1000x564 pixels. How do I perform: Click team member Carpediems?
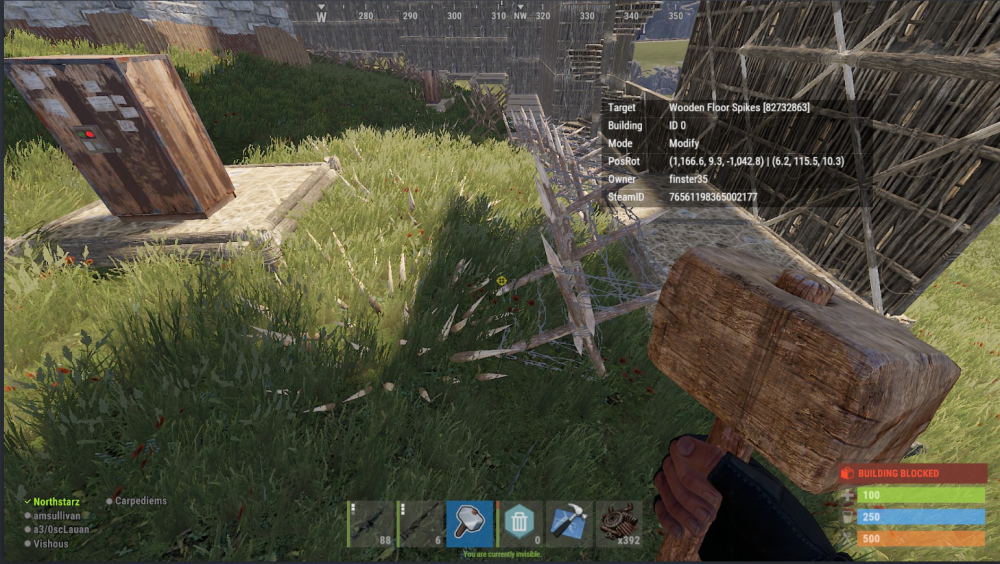(x=140, y=501)
